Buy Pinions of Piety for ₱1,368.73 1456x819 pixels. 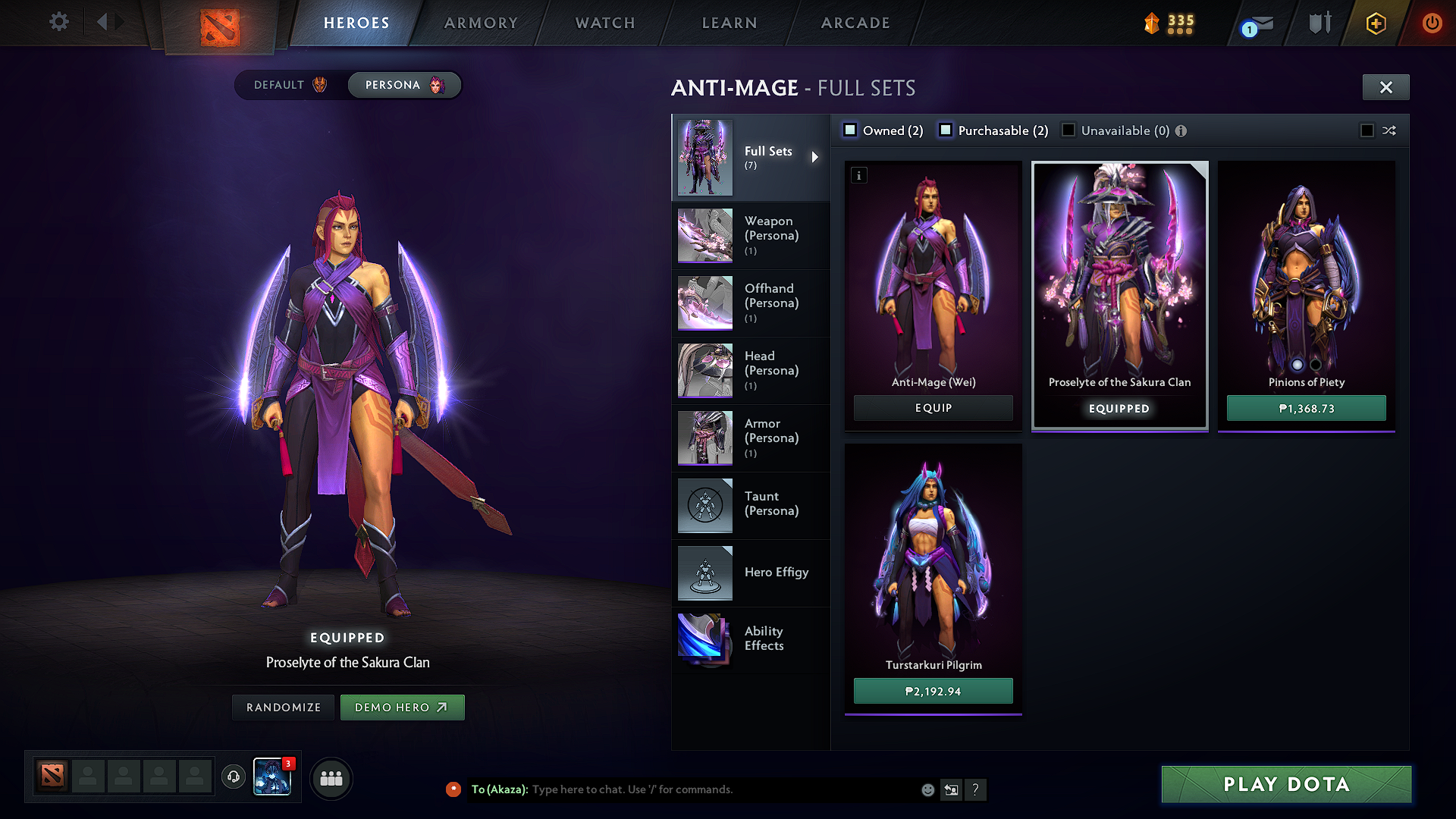[x=1306, y=408]
